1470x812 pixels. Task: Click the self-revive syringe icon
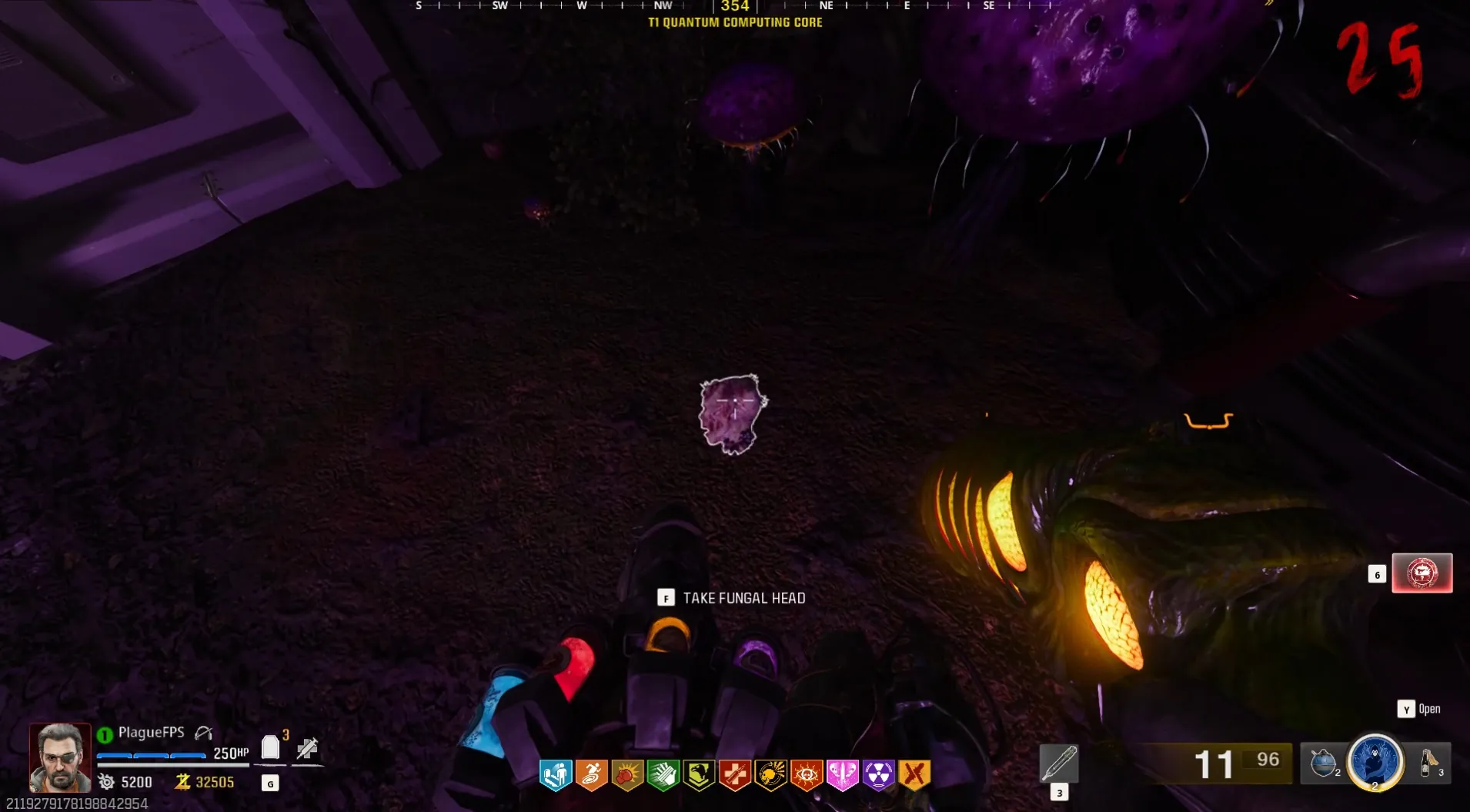307,747
